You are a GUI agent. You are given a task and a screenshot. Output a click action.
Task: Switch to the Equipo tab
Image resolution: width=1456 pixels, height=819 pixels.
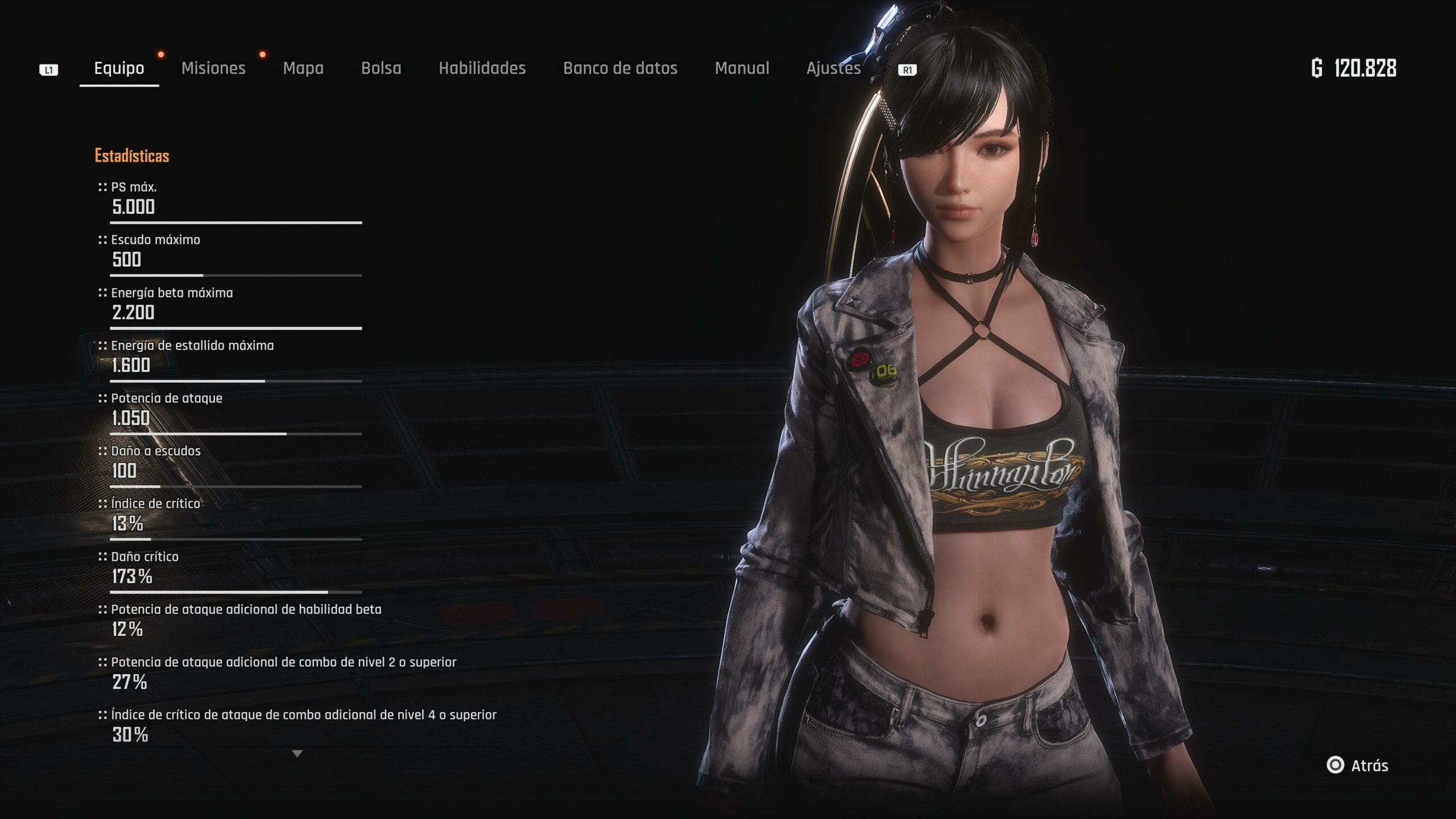pyautogui.click(x=119, y=68)
